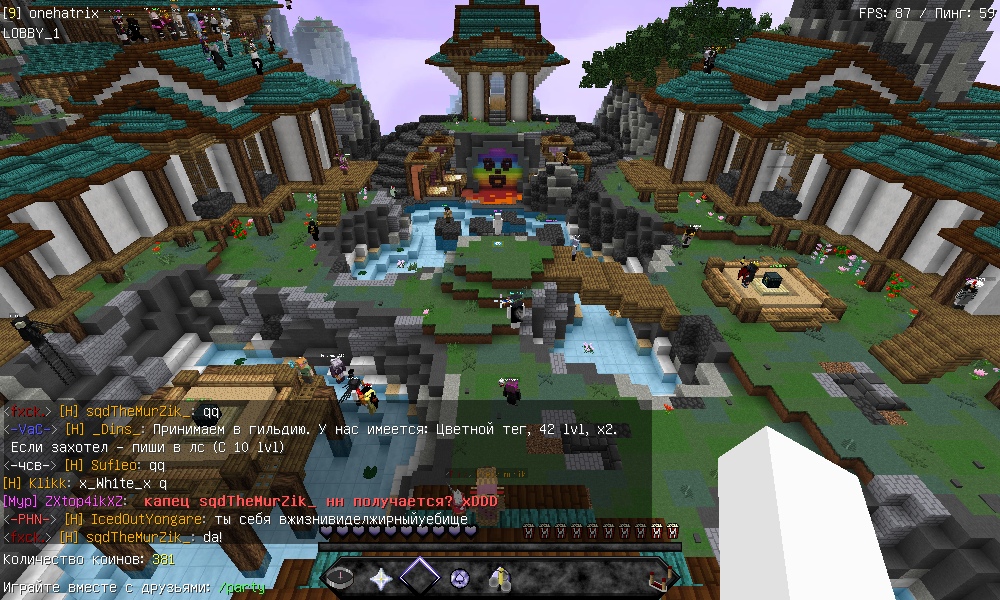The width and height of the screenshot is (1000, 600).
Task: Click IcedOutYongare's name in chat
Action: coord(148,519)
